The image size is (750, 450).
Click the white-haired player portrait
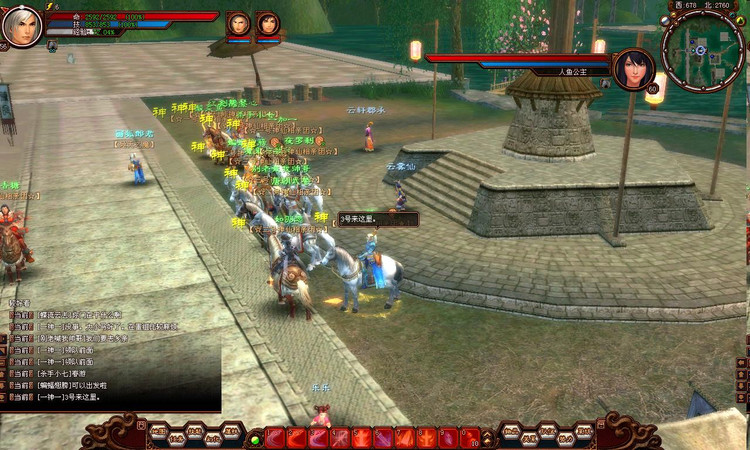tap(21, 26)
